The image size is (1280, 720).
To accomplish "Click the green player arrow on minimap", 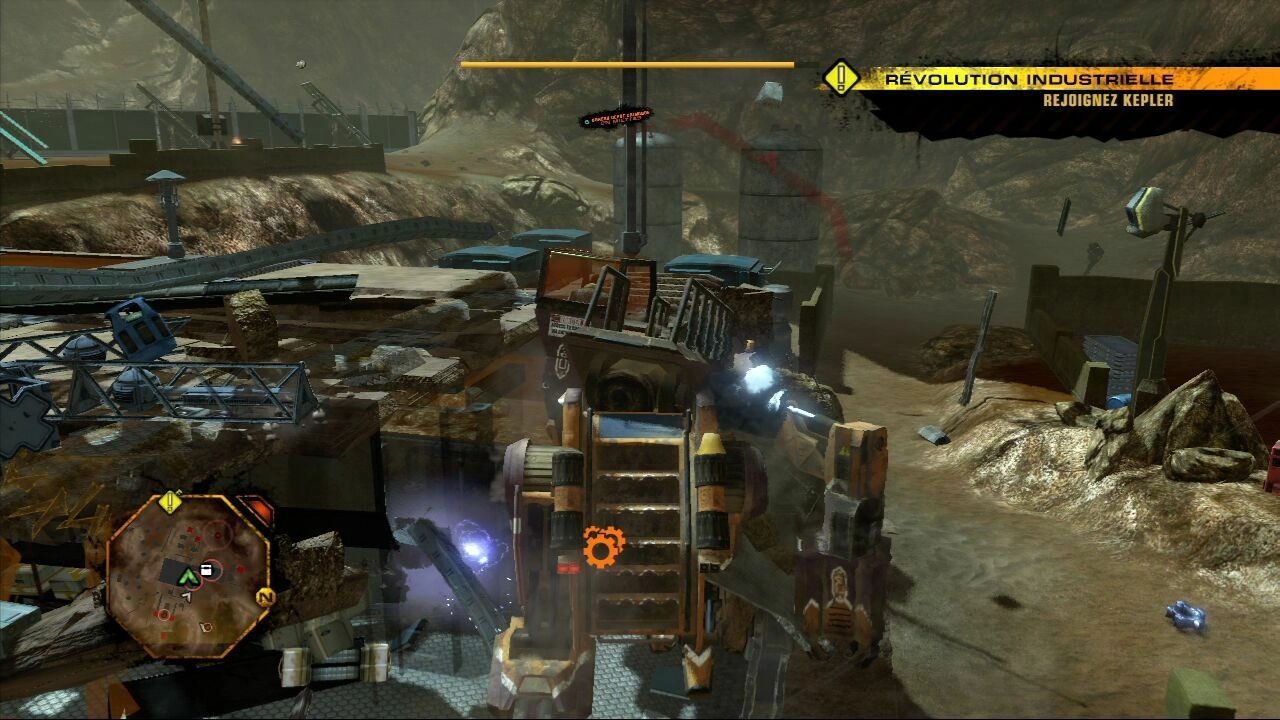I will [x=186, y=576].
